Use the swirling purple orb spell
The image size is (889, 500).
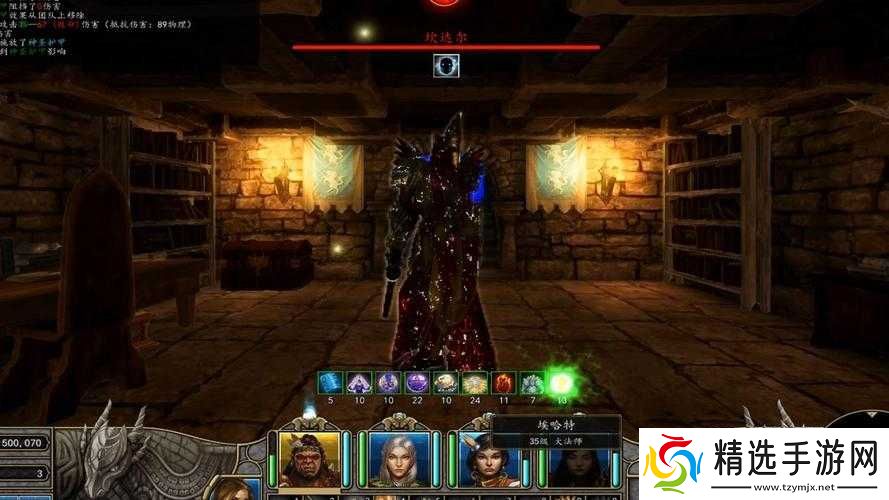point(417,382)
